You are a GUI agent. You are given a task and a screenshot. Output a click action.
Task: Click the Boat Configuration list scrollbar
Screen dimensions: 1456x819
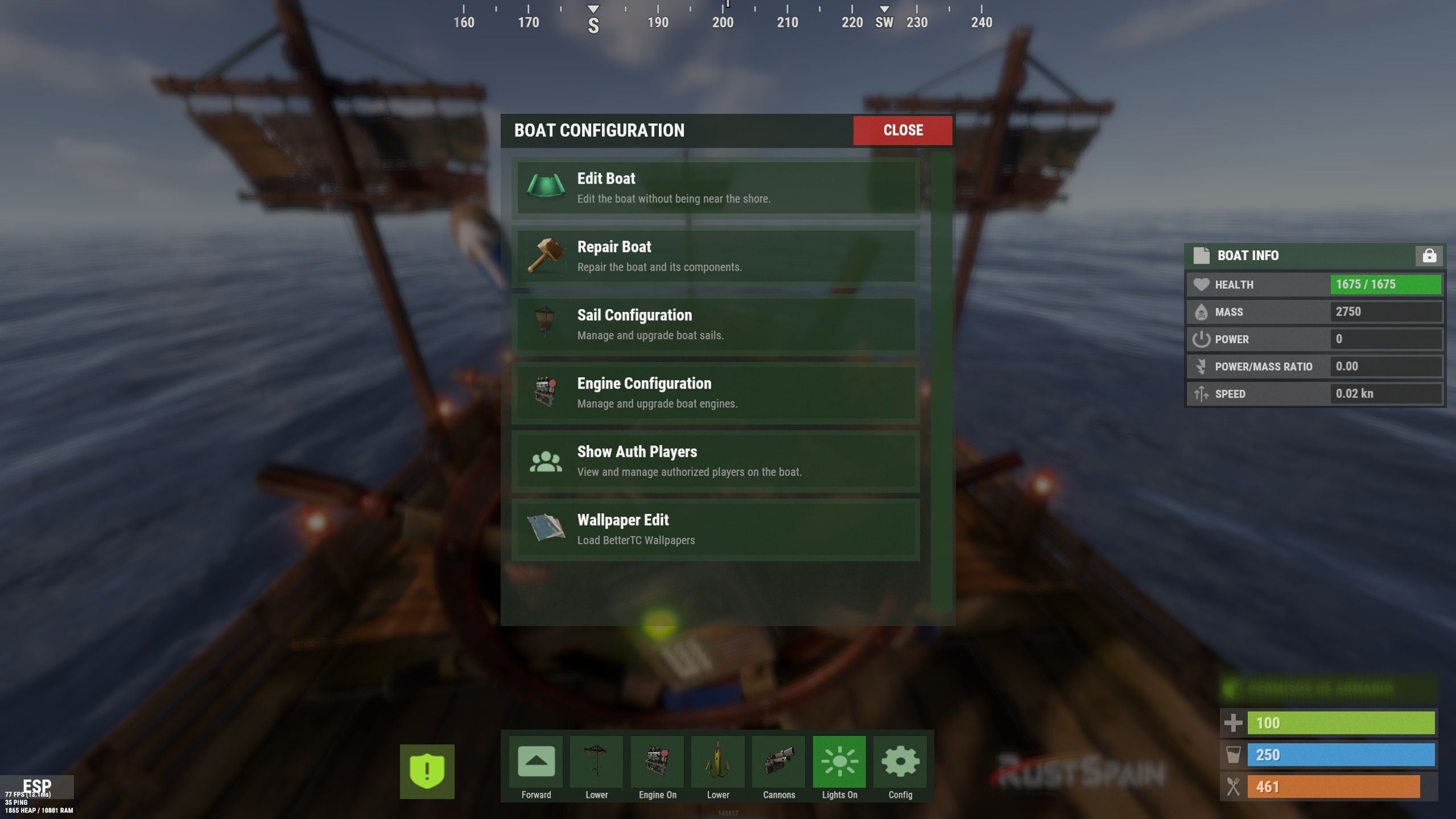[941, 381]
